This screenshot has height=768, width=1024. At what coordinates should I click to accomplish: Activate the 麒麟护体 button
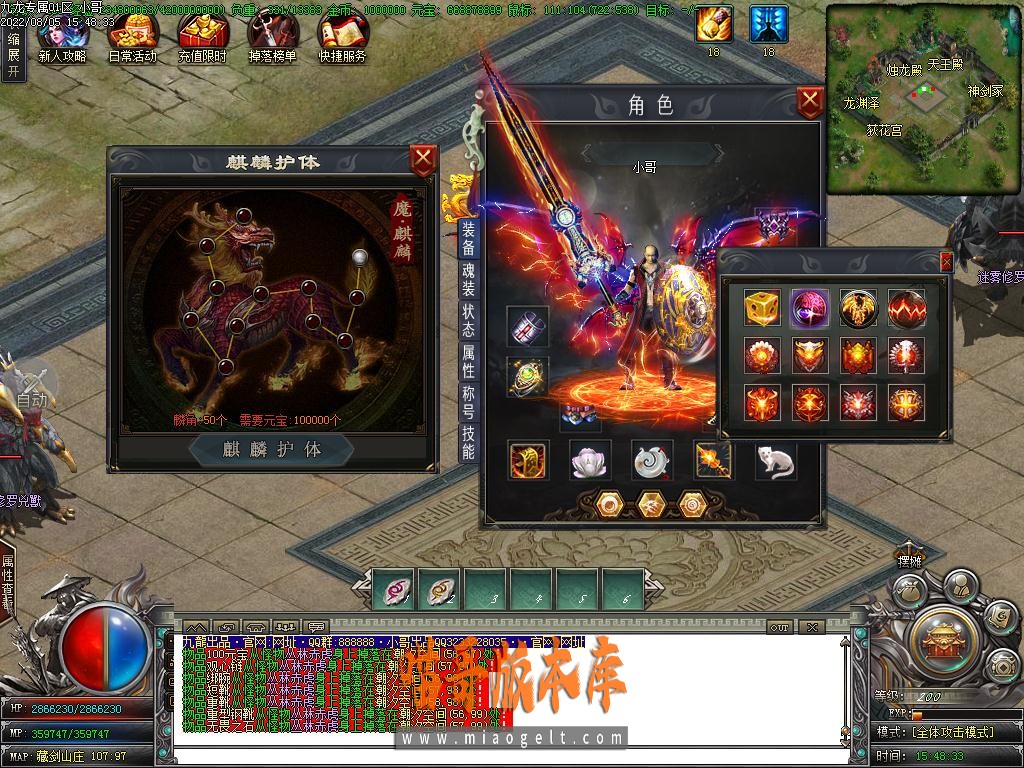coord(272,450)
